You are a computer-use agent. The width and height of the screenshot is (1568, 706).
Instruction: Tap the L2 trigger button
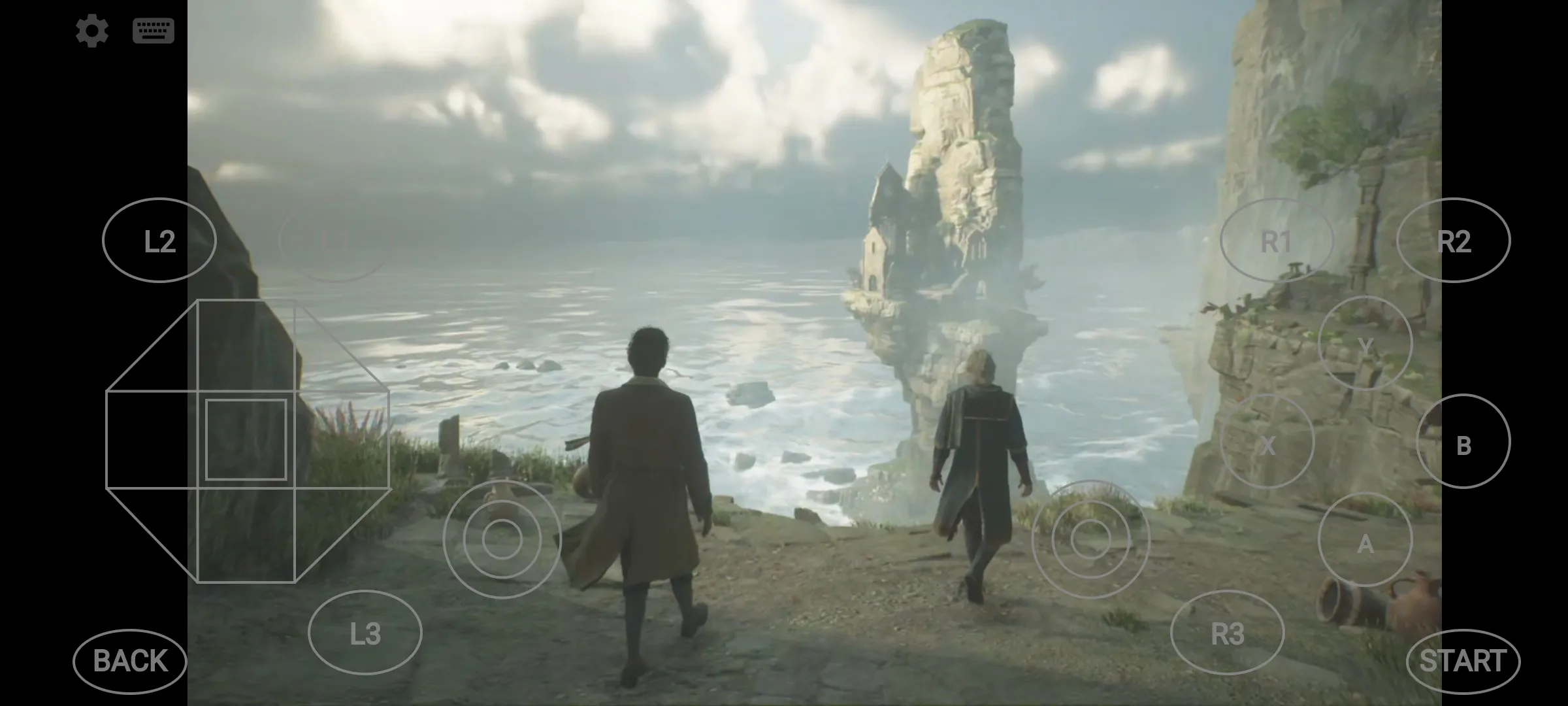click(x=159, y=241)
